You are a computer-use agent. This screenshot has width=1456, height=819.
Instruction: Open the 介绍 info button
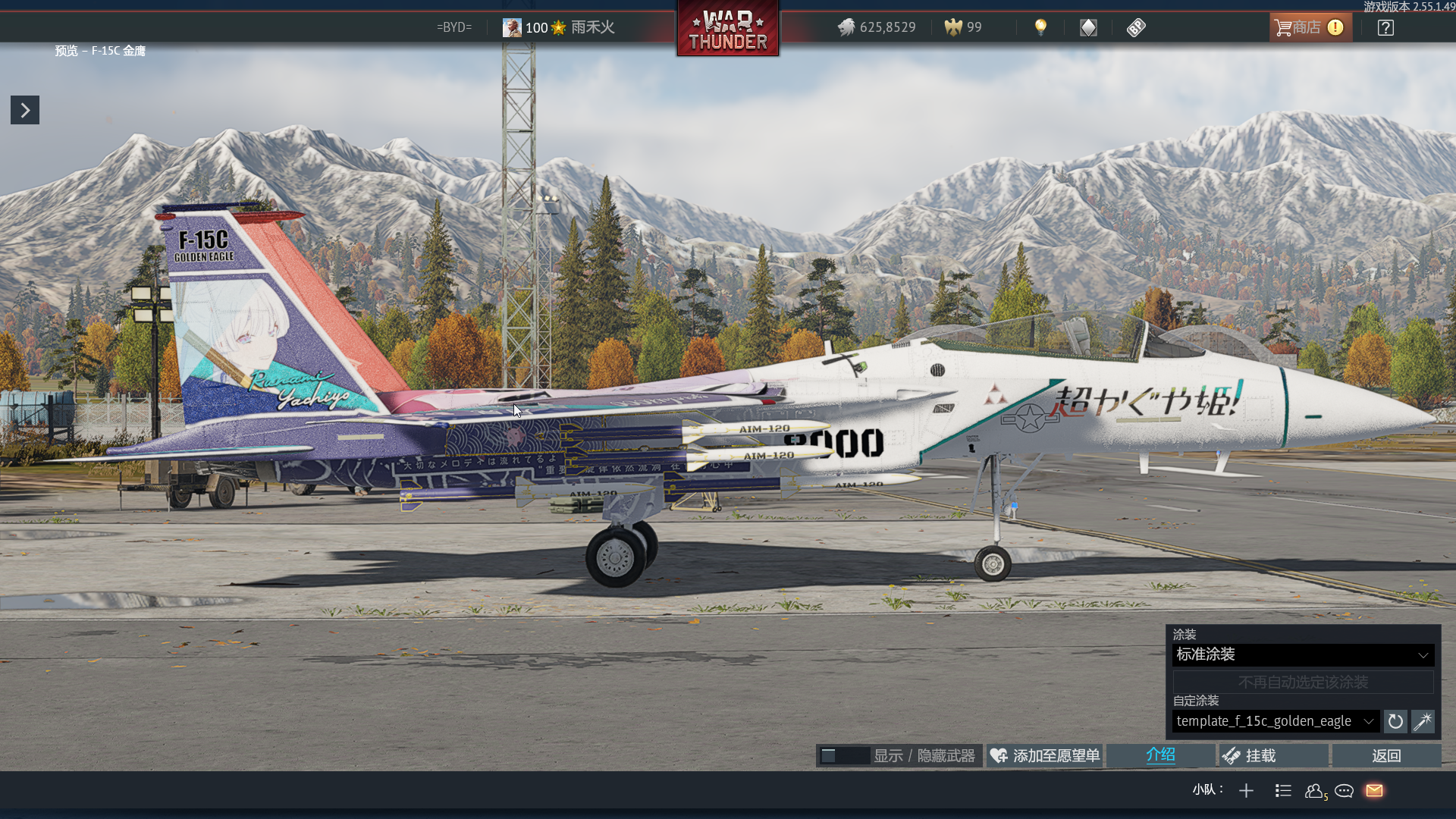tap(1160, 755)
